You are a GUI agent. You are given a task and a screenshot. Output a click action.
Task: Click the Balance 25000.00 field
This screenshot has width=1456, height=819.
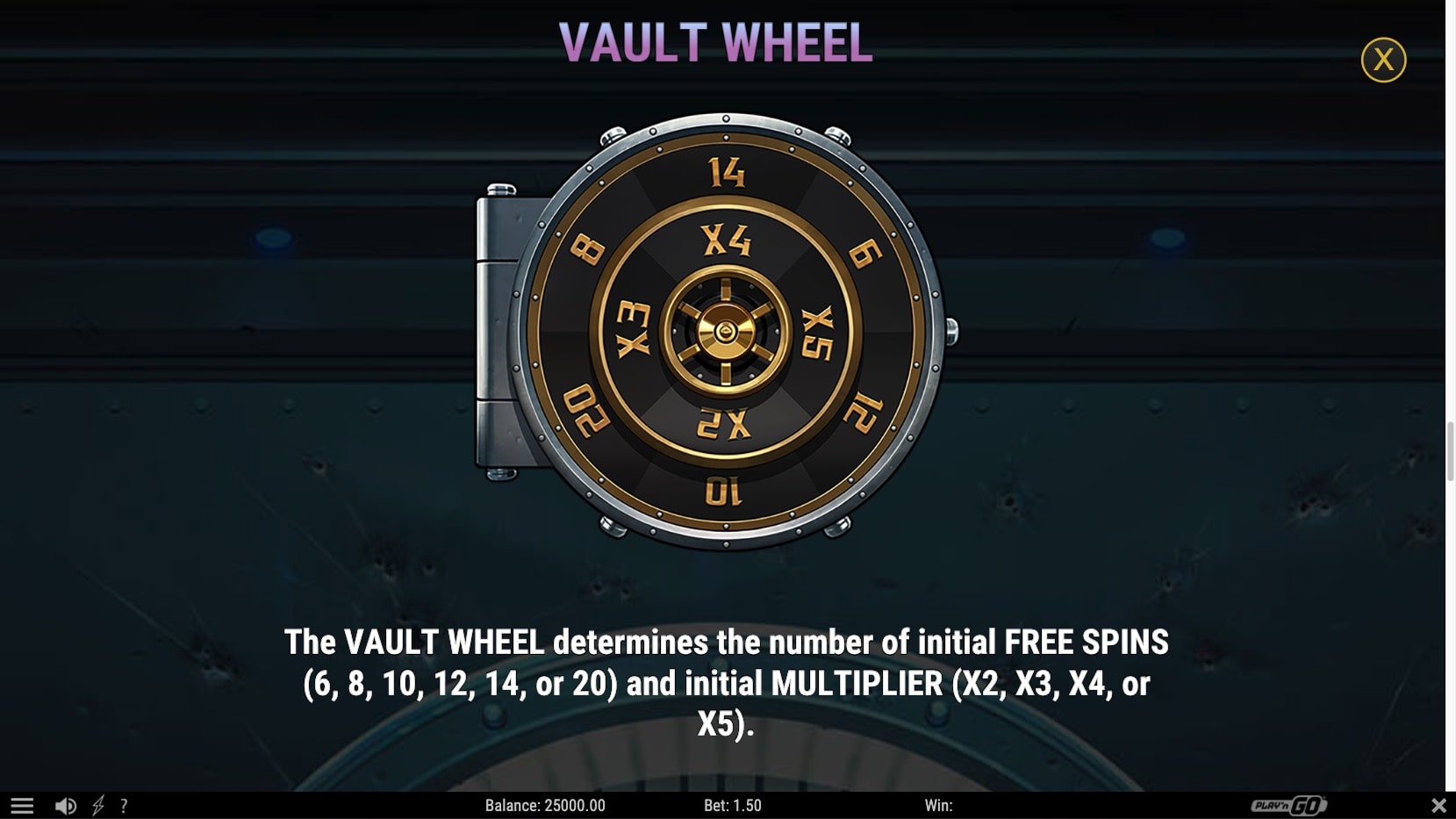(x=548, y=805)
